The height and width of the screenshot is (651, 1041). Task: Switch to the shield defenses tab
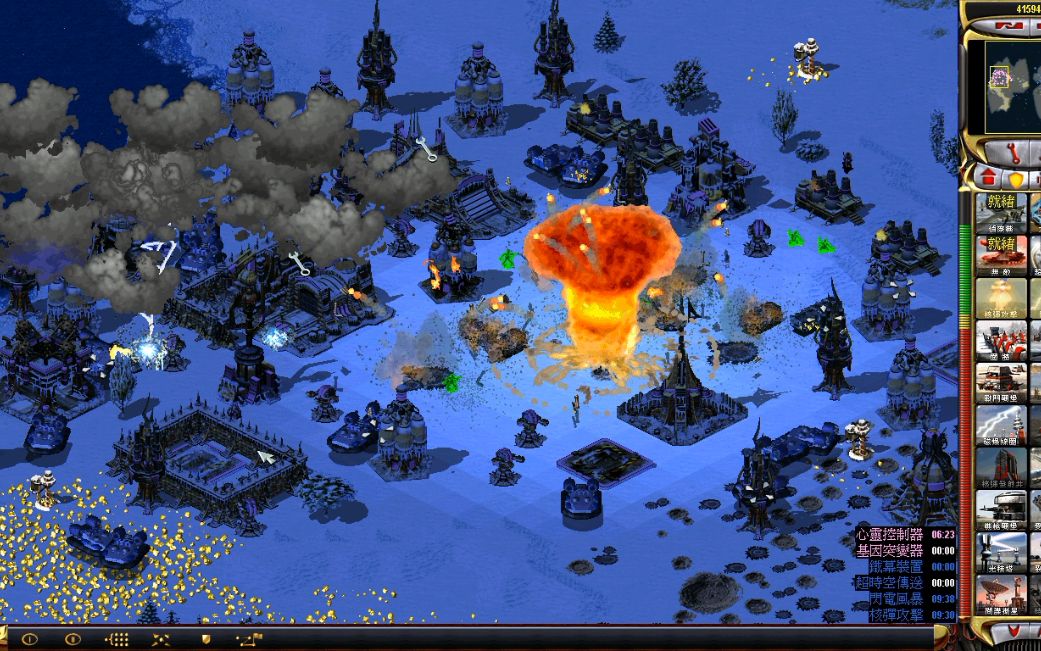[x=1016, y=179]
